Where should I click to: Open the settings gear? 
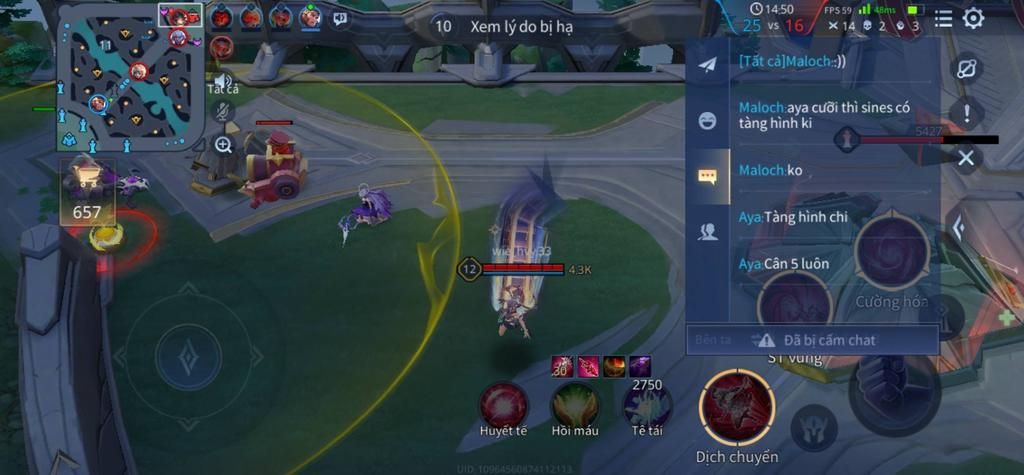point(973,18)
